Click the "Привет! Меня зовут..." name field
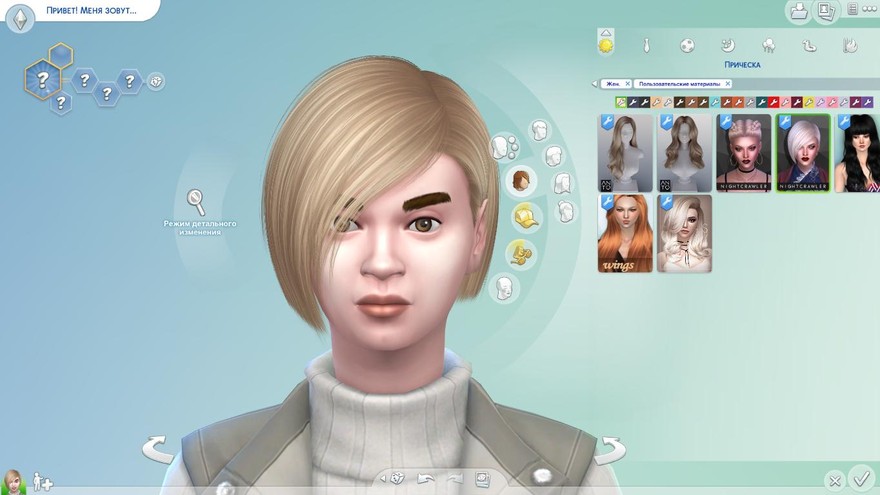880x495 pixels. point(89,10)
